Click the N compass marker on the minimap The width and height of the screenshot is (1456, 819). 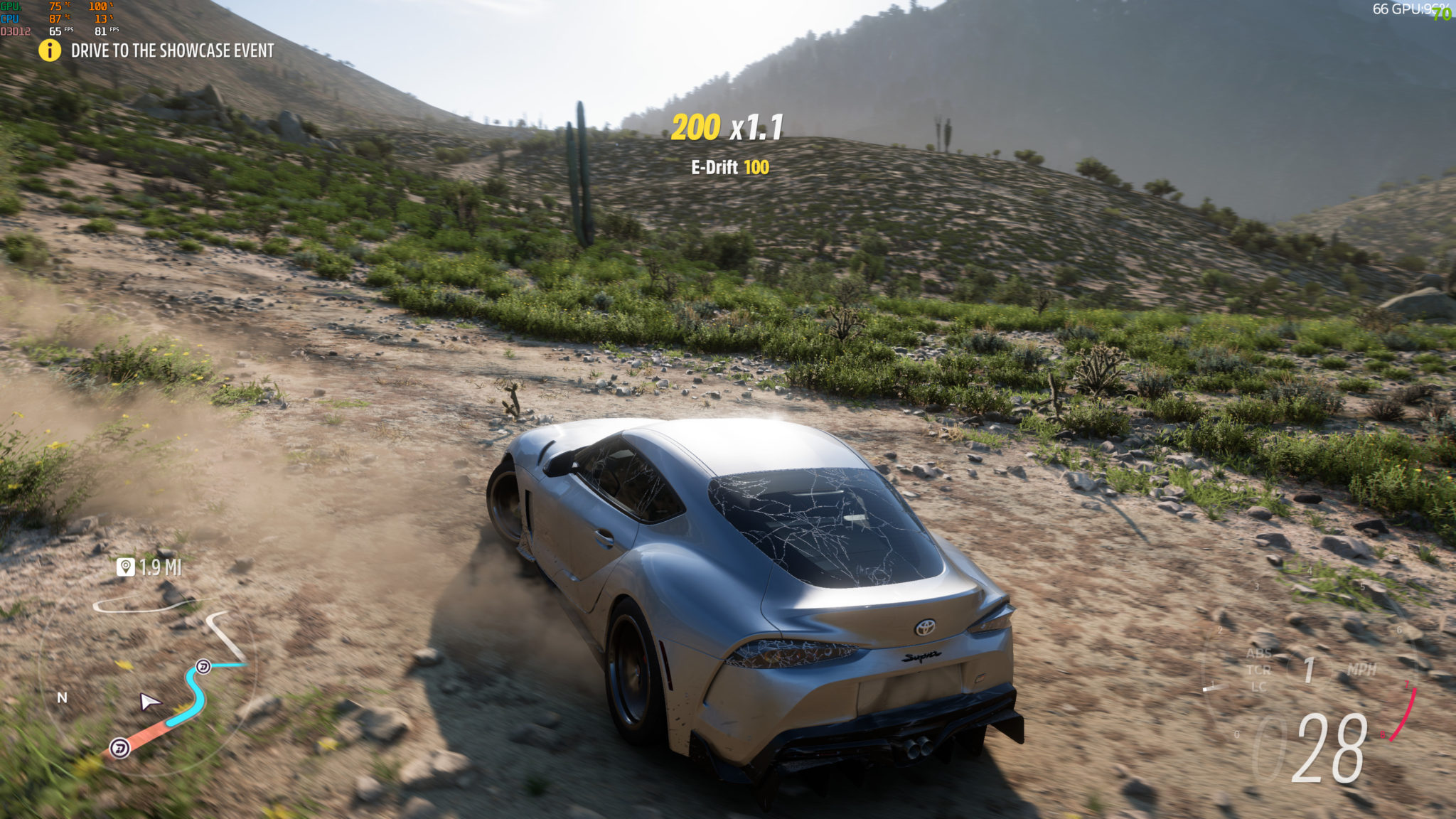(x=63, y=697)
